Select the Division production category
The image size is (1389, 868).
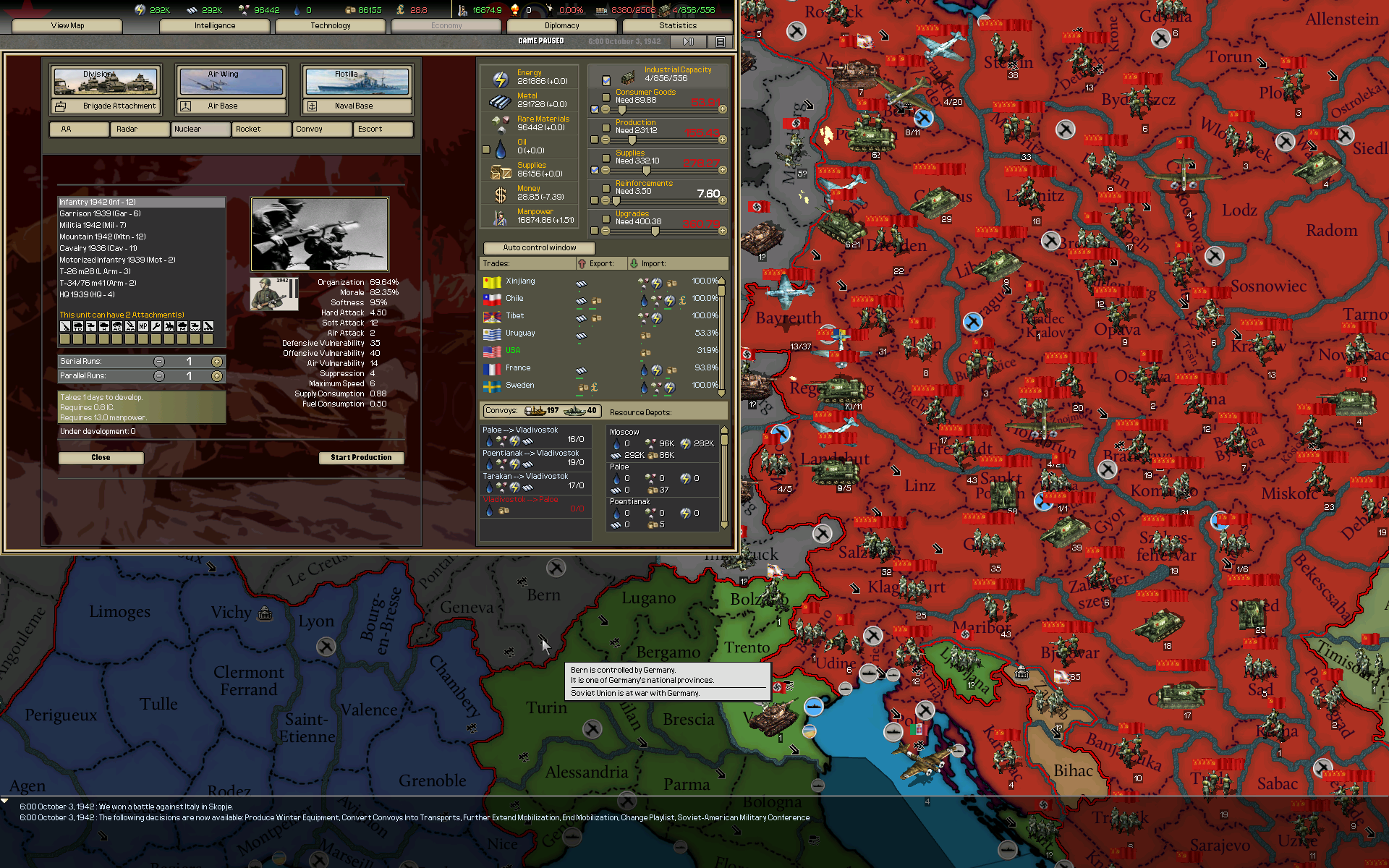click(106, 82)
